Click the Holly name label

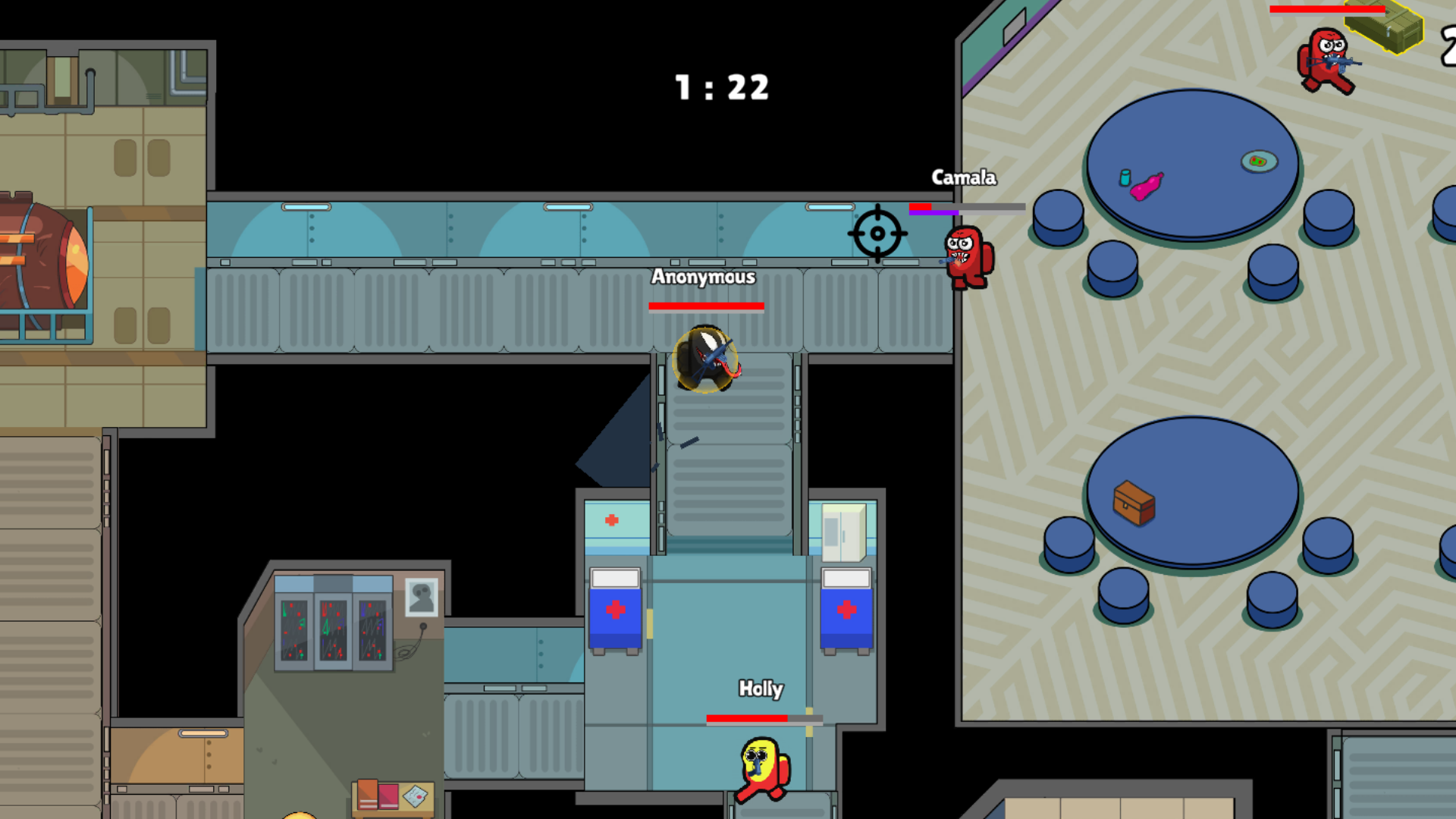[761, 689]
